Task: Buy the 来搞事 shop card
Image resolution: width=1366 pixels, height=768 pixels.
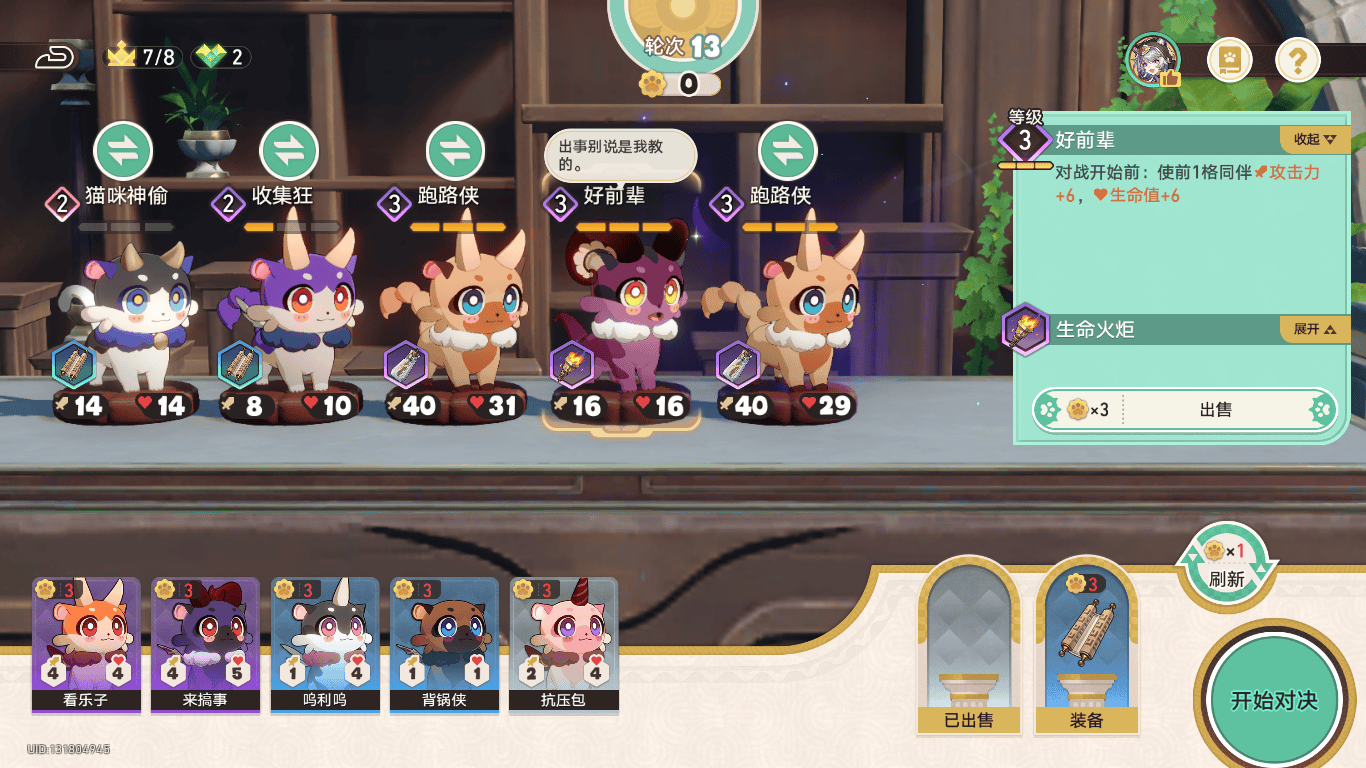Action: pos(205,644)
